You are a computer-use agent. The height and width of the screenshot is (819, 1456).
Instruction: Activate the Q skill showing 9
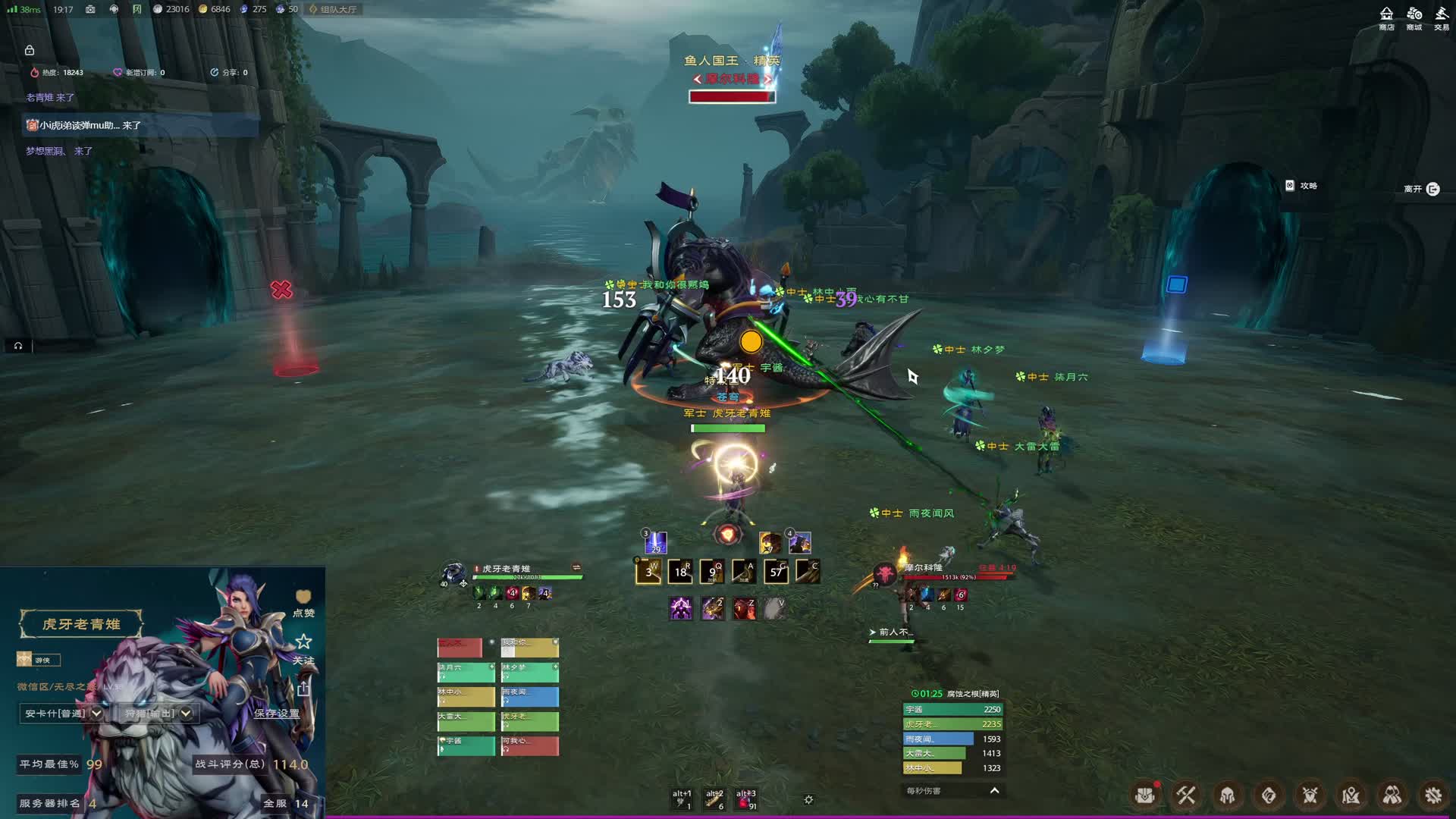[712, 572]
